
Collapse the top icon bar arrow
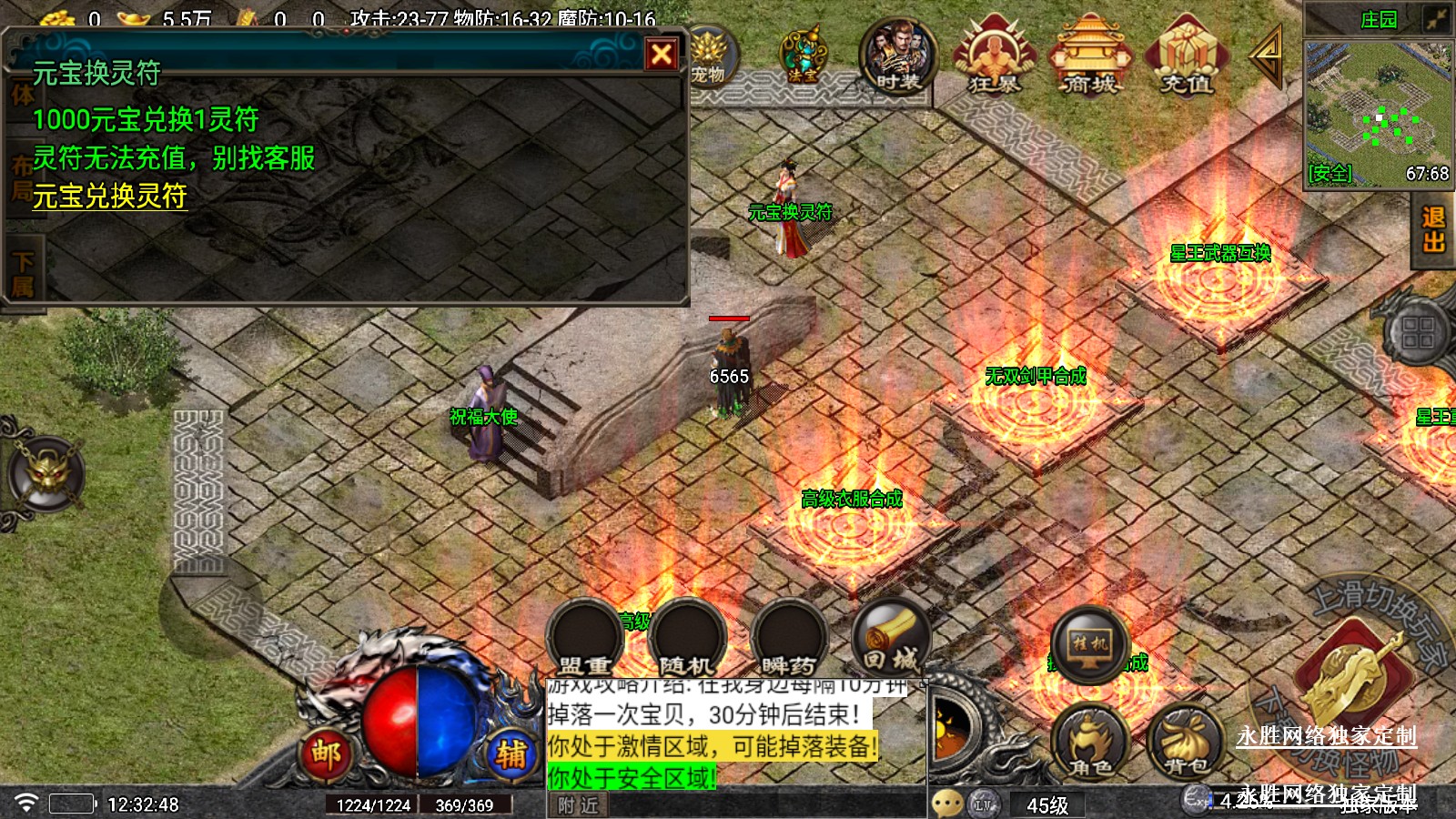coord(1267,55)
